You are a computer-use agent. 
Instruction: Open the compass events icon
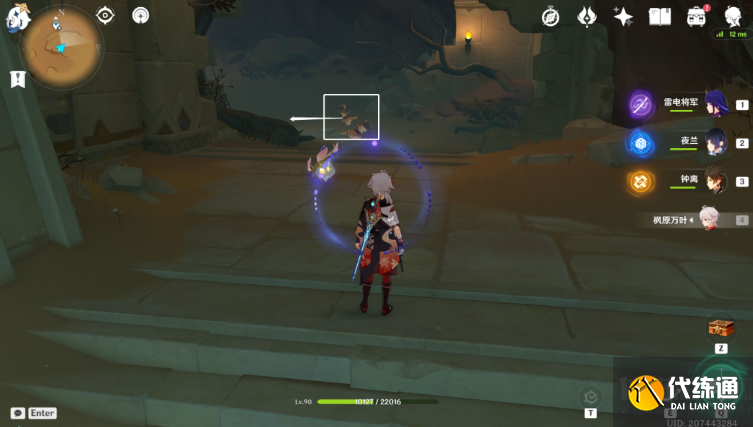[550, 16]
